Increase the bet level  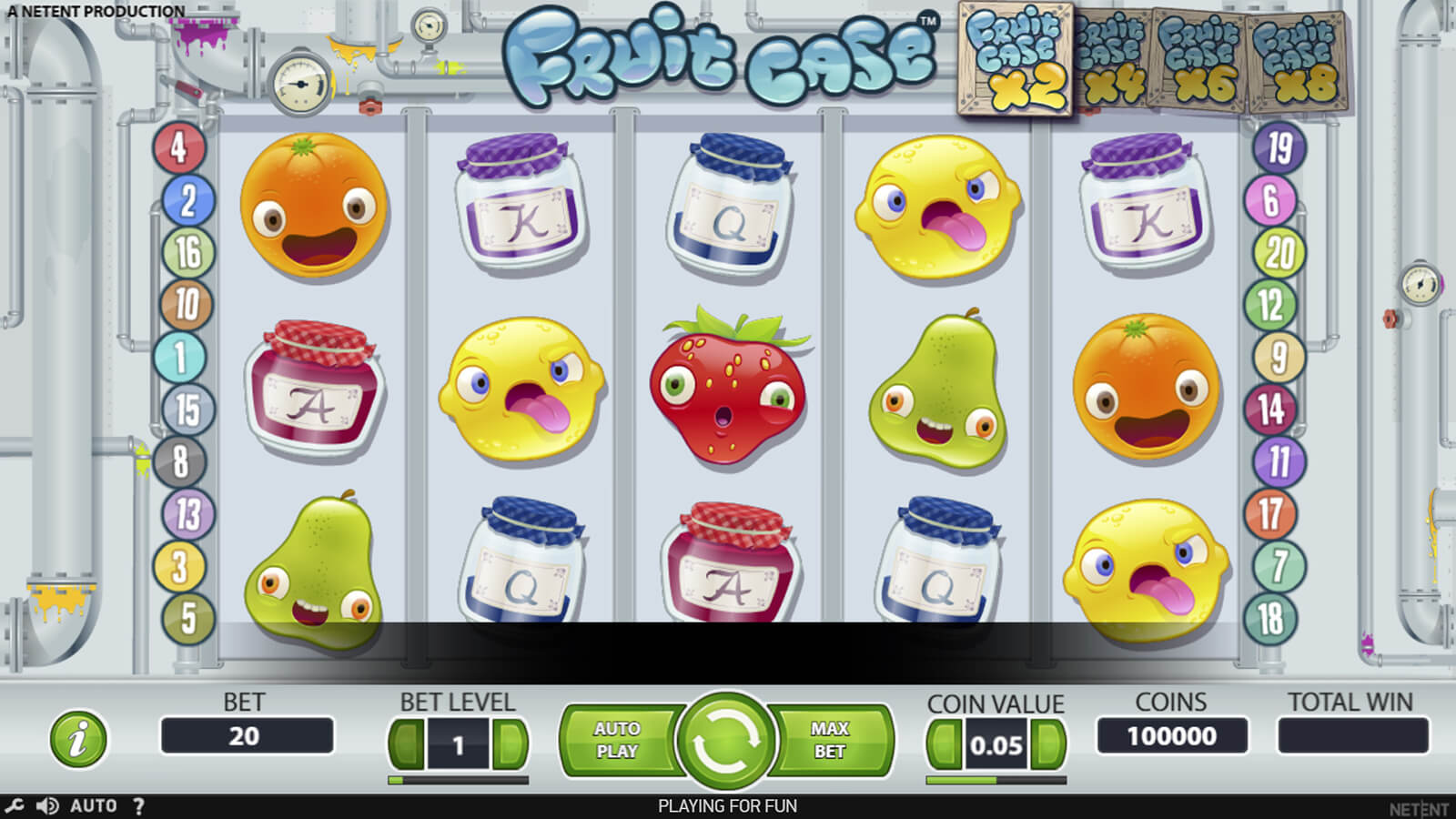pos(510,745)
